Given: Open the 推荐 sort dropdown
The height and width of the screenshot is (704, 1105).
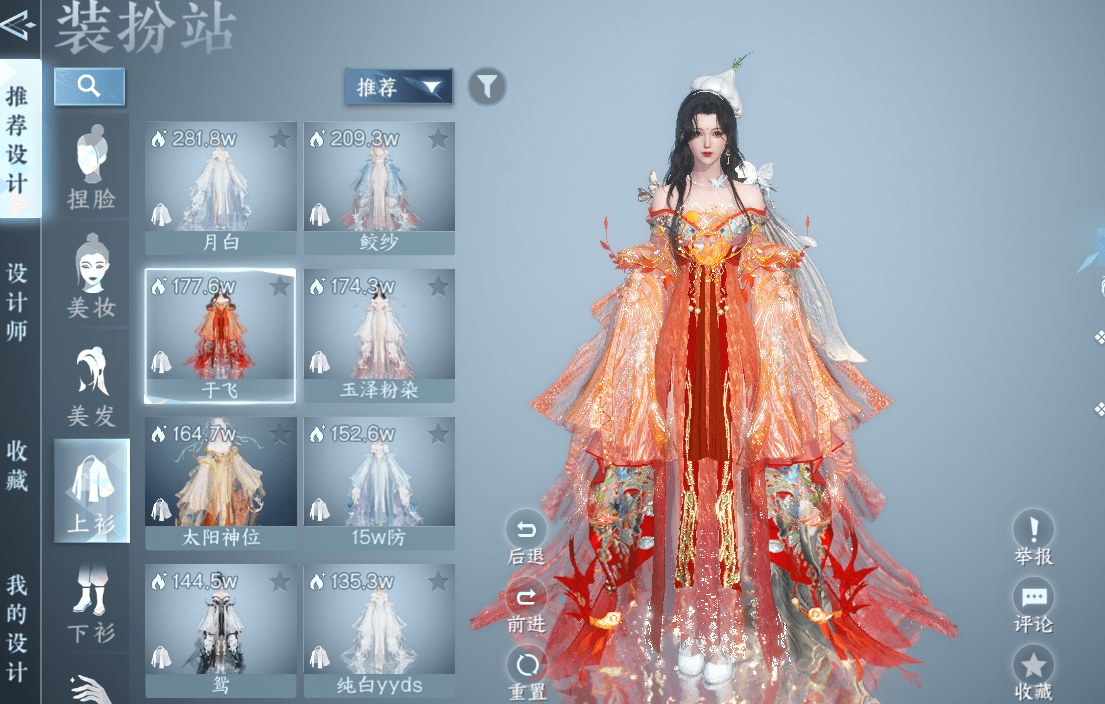Looking at the screenshot, I should coord(398,87).
